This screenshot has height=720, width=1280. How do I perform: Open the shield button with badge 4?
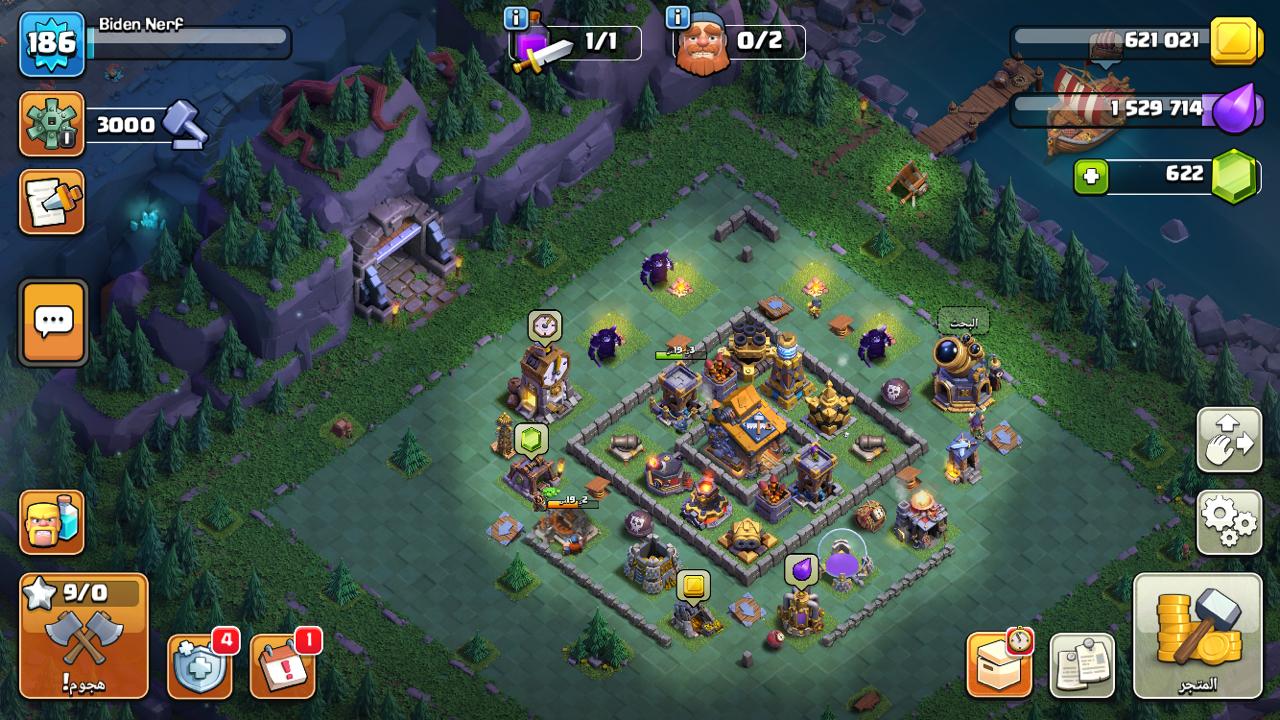click(200, 666)
